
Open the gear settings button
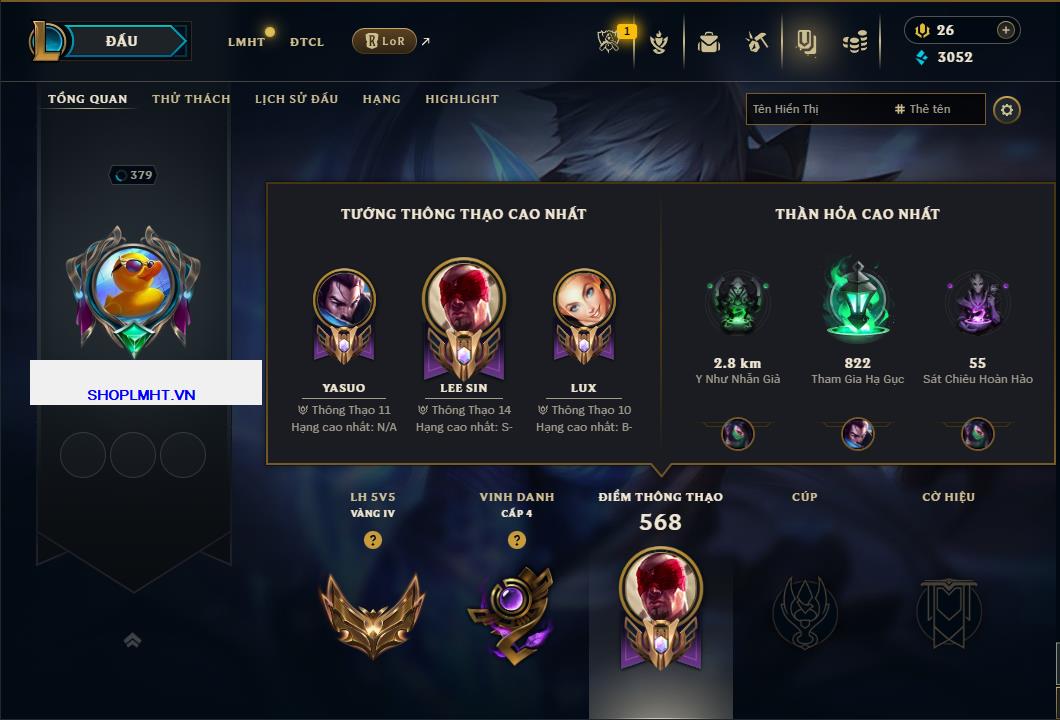1007,109
